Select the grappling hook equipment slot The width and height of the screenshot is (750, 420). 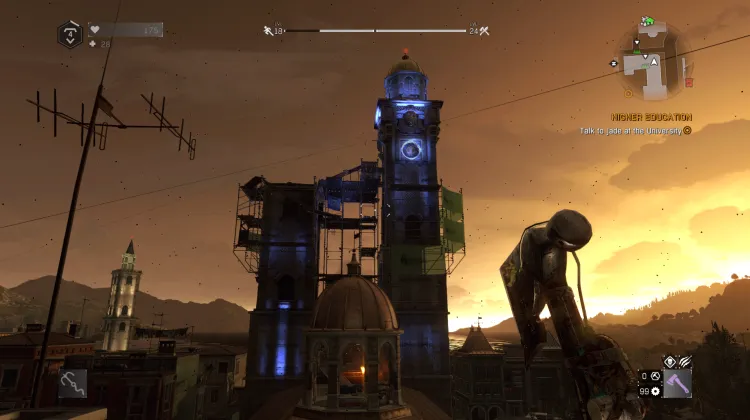pos(72,383)
